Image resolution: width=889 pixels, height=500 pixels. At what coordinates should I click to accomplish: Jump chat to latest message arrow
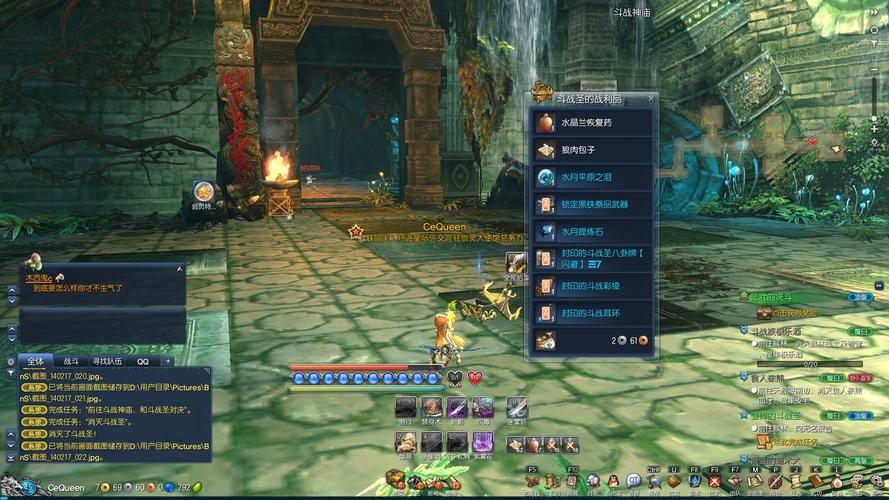point(10,456)
